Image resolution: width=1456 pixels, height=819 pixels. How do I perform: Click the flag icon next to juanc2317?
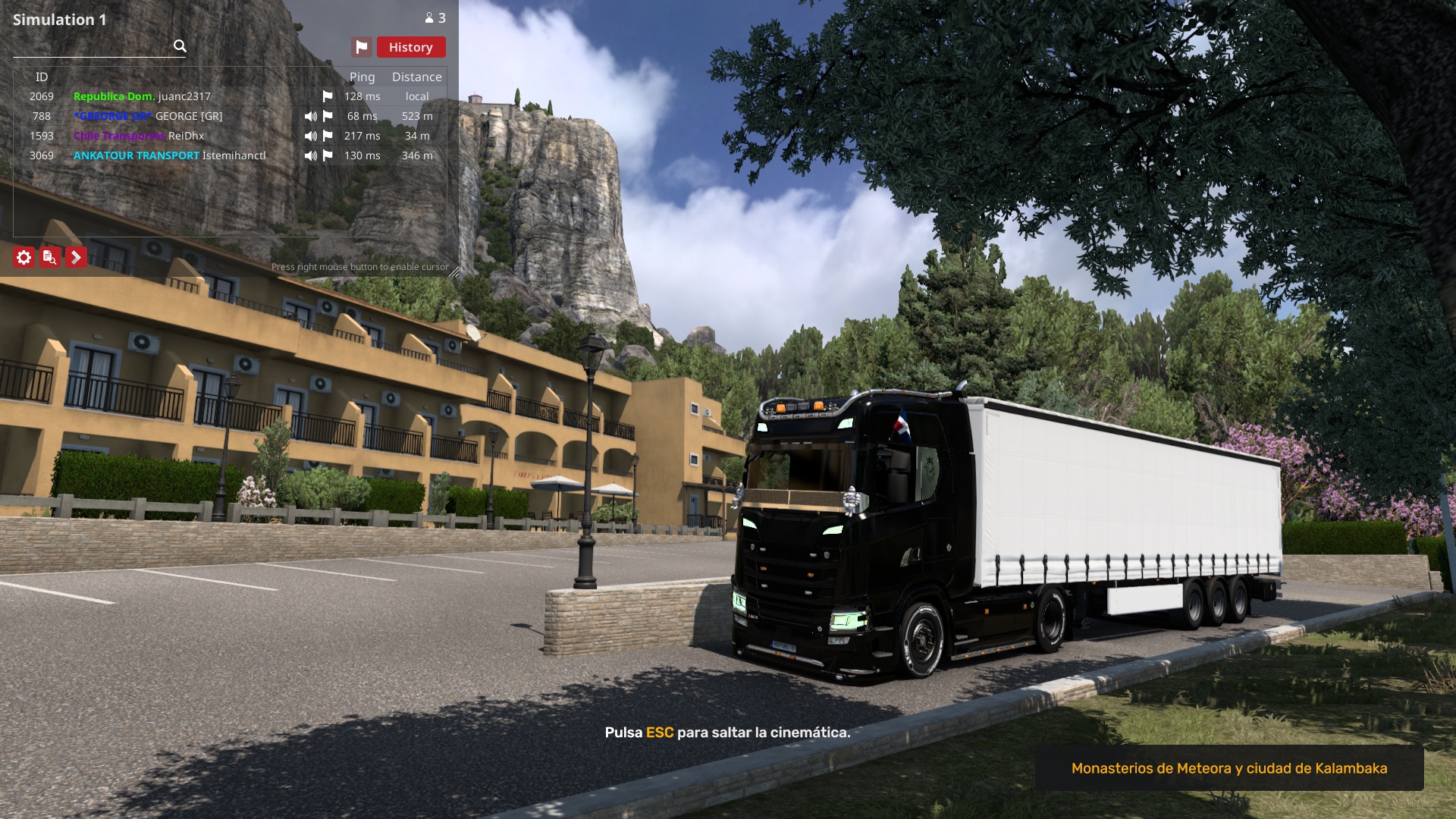(328, 96)
